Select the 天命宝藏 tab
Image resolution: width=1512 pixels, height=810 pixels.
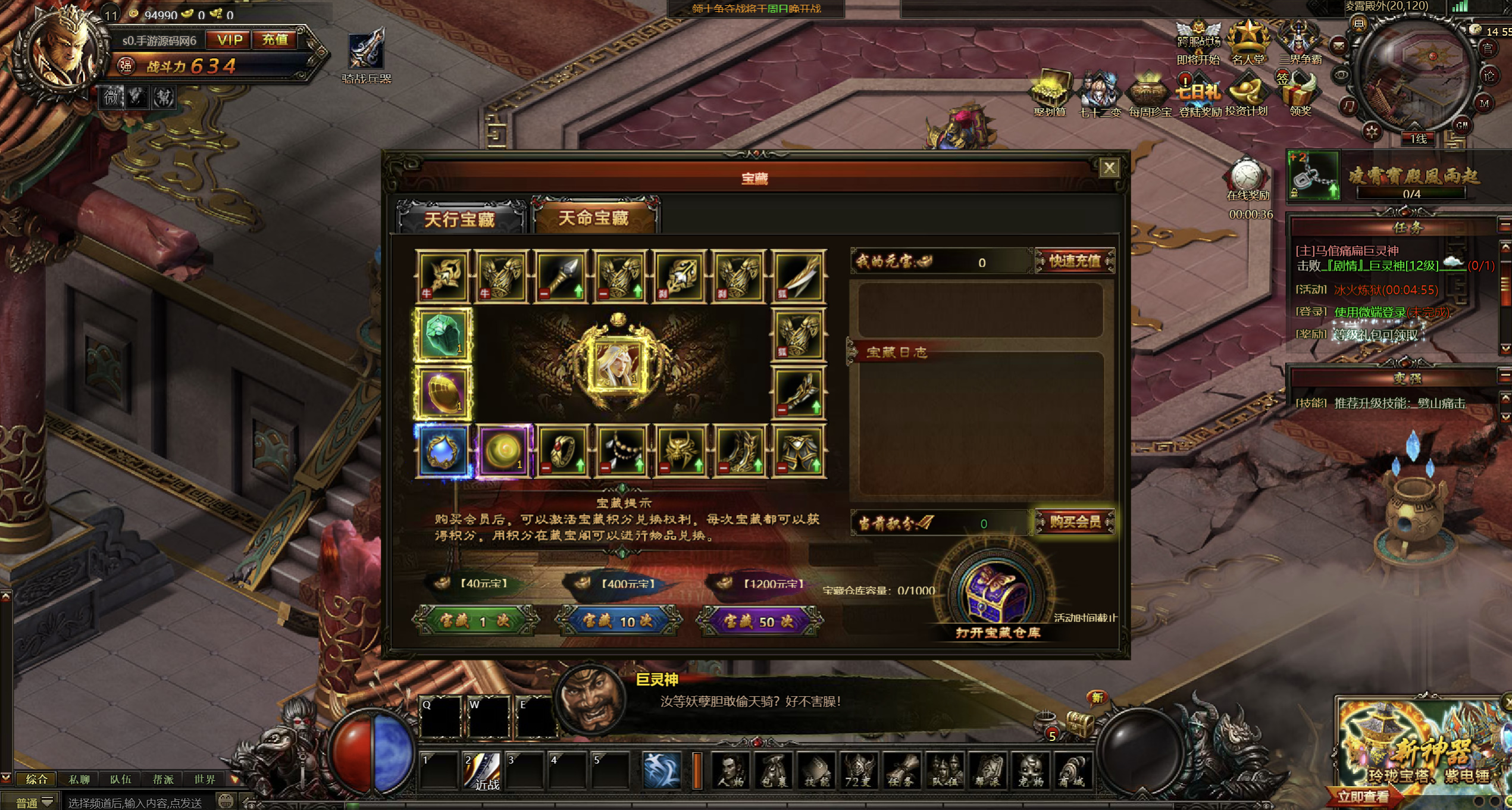tap(594, 218)
